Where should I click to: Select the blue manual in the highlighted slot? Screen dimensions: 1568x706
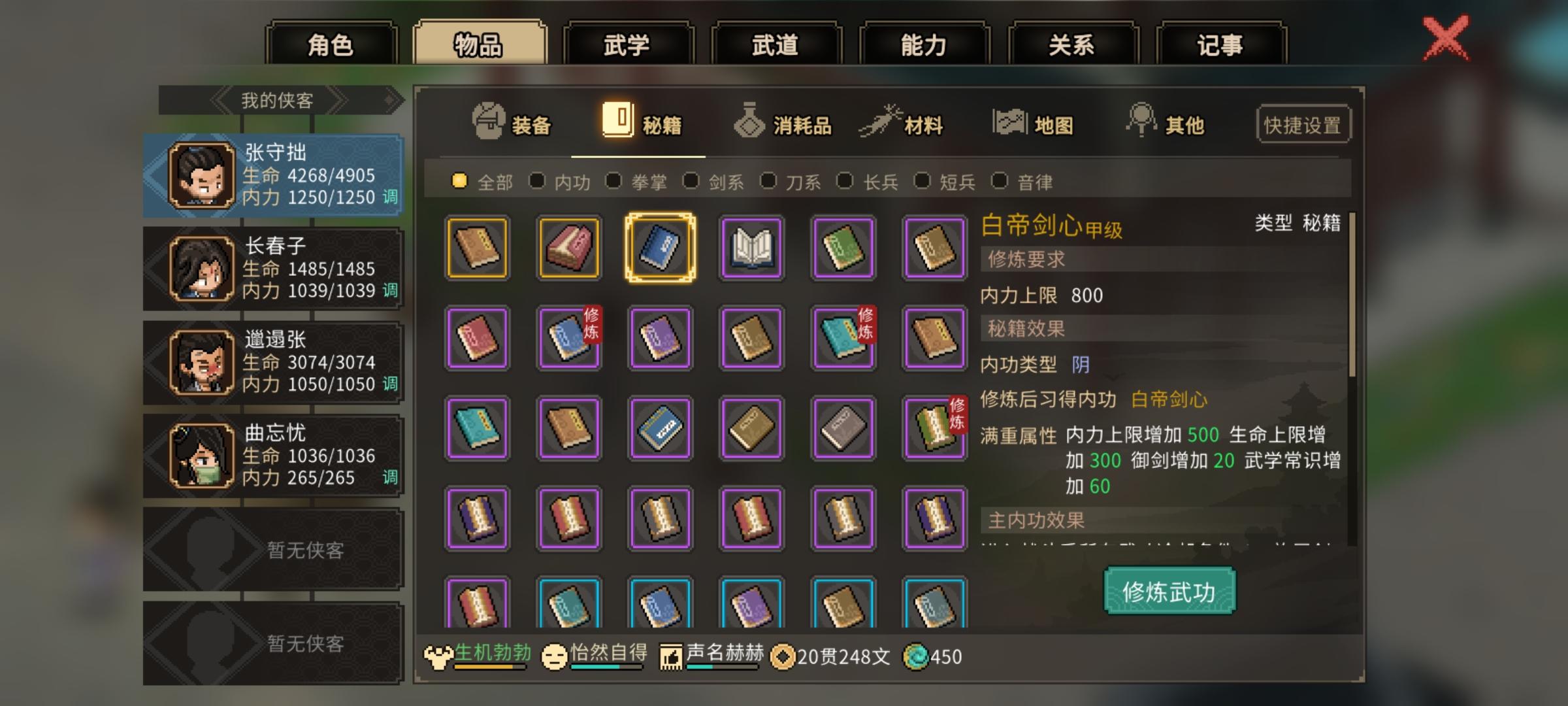pyautogui.click(x=660, y=248)
